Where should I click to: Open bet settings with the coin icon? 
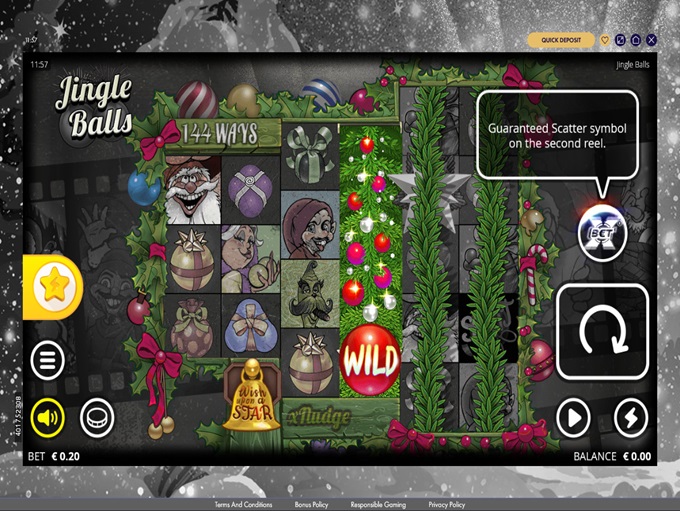97,417
